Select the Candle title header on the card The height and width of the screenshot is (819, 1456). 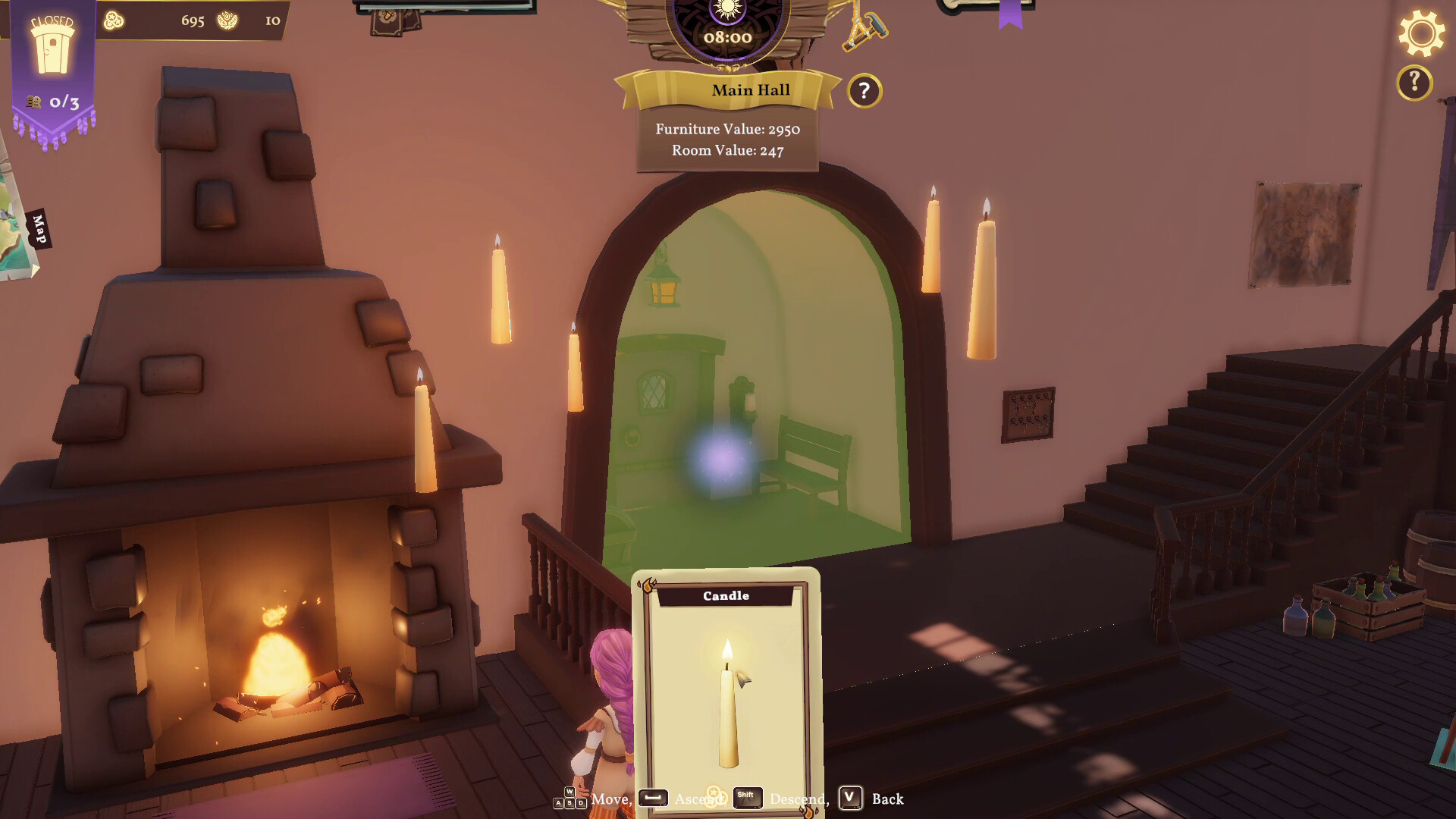click(725, 596)
